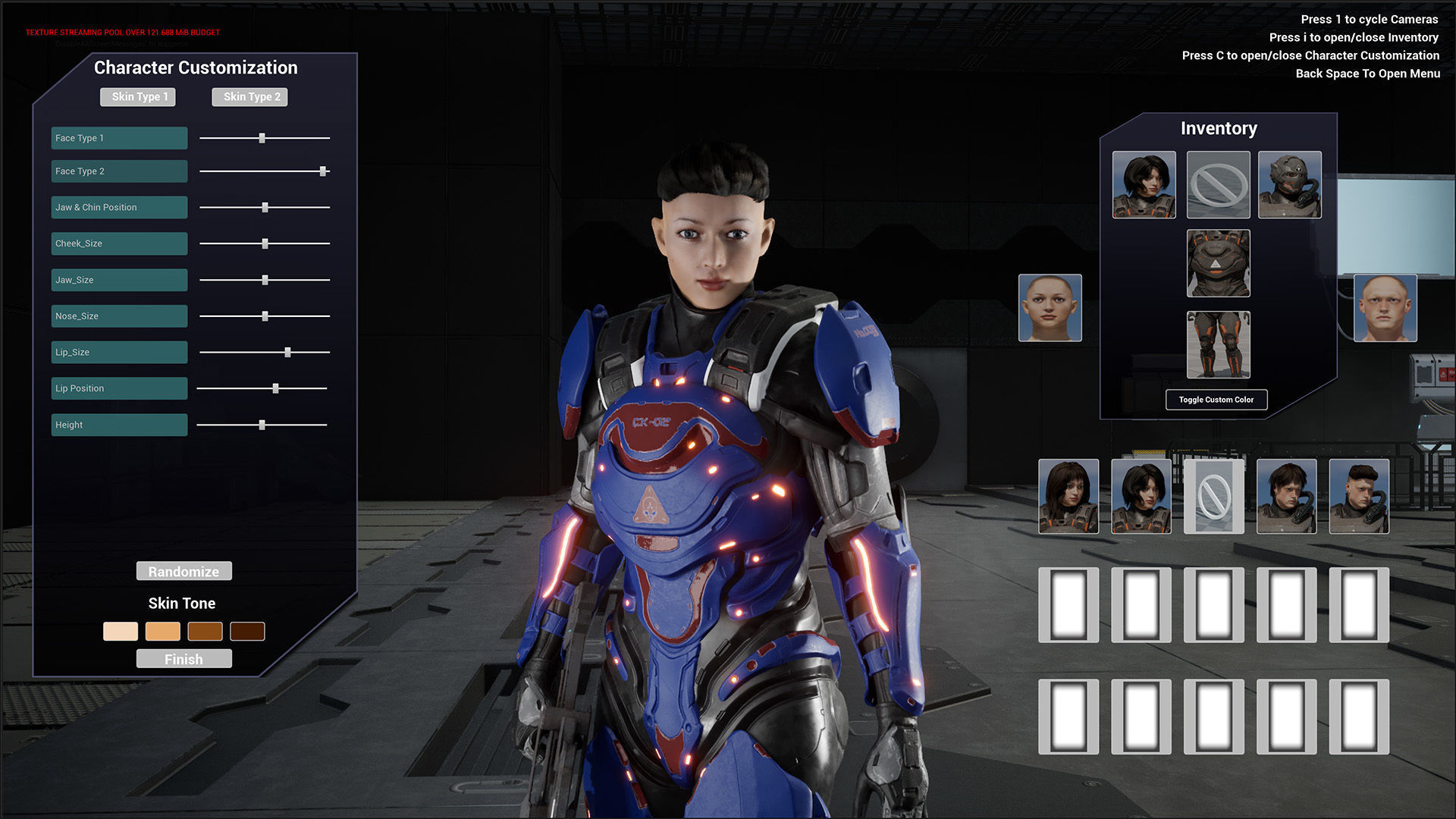Confirm customization with Finish
Image resolution: width=1456 pixels, height=819 pixels.
184,659
